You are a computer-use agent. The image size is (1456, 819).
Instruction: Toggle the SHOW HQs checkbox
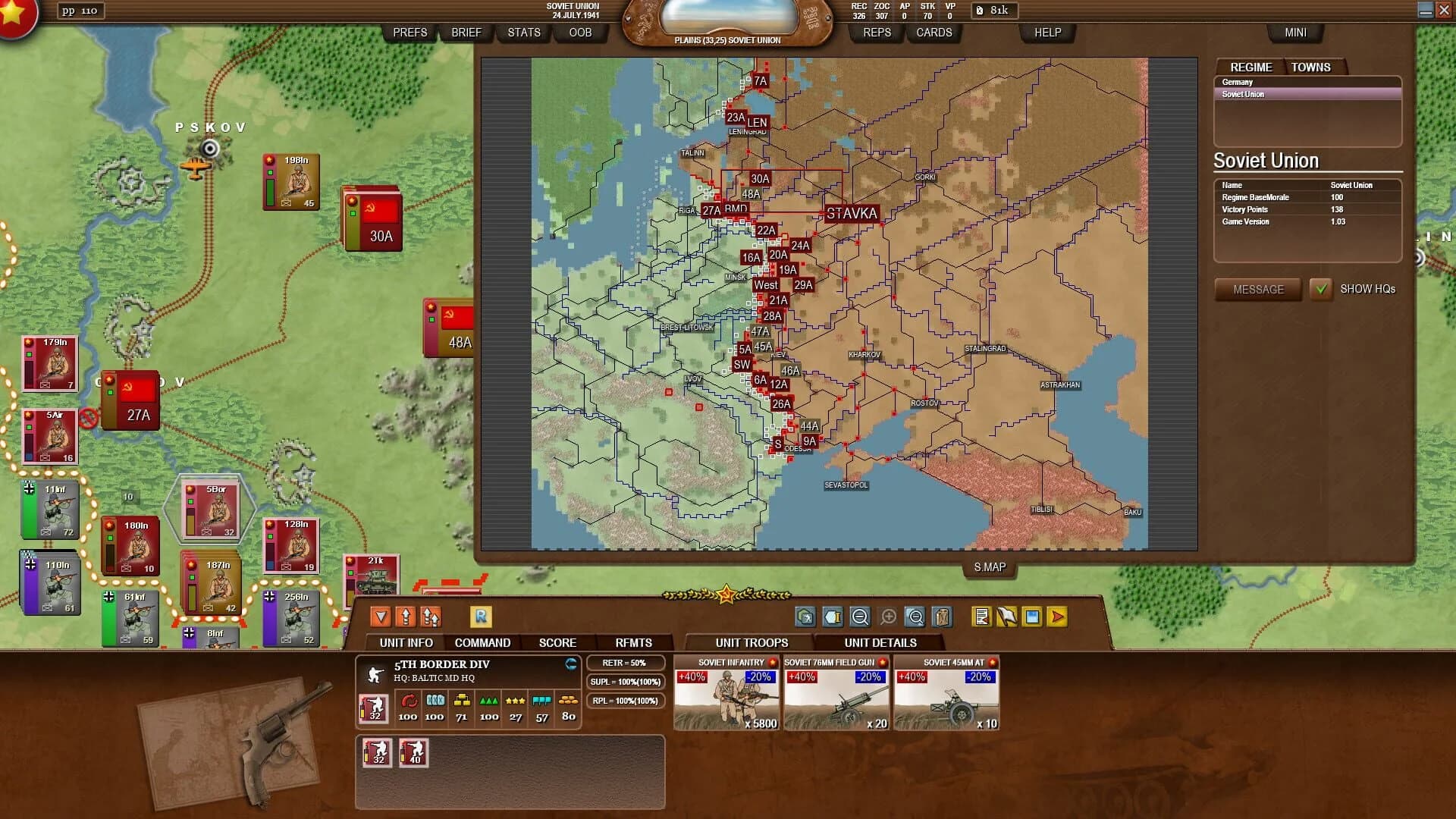point(1322,289)
